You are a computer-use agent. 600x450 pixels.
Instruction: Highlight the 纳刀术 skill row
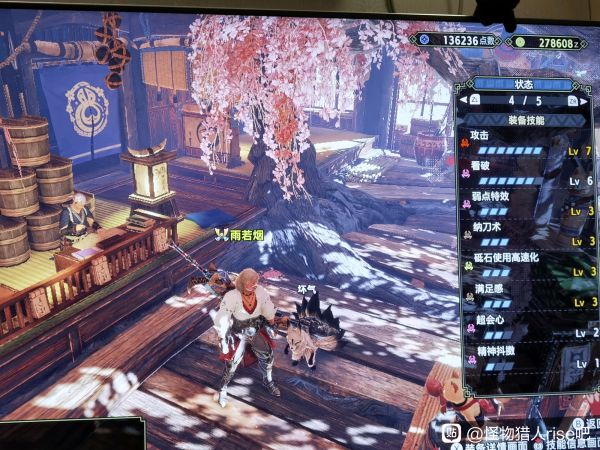click(527, 233)
